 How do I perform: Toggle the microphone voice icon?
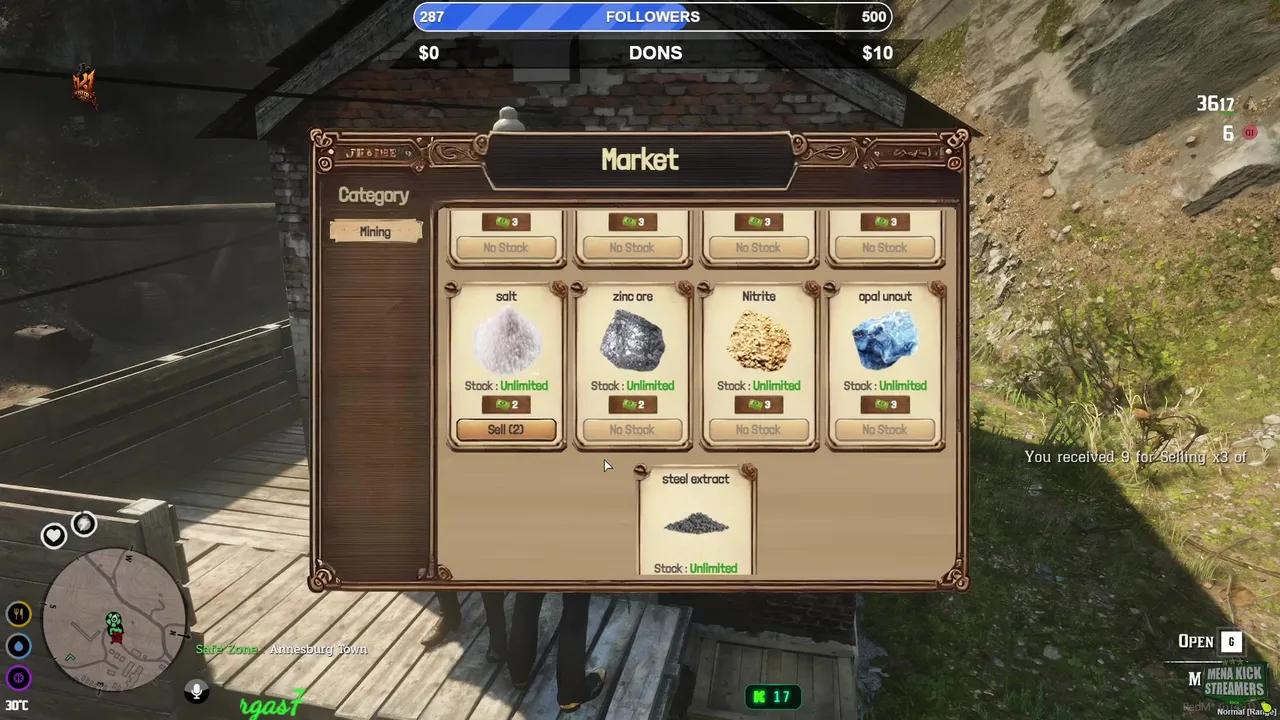pyautogui.click(x=196, y=690)
